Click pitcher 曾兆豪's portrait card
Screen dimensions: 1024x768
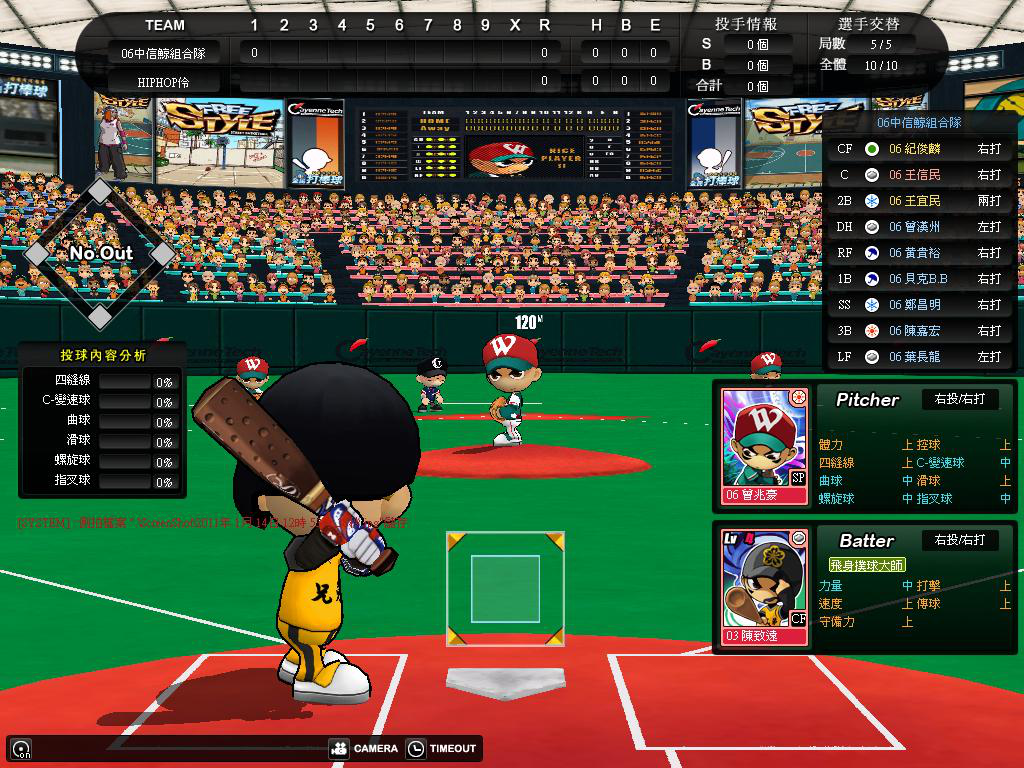(x=764, y=445)
